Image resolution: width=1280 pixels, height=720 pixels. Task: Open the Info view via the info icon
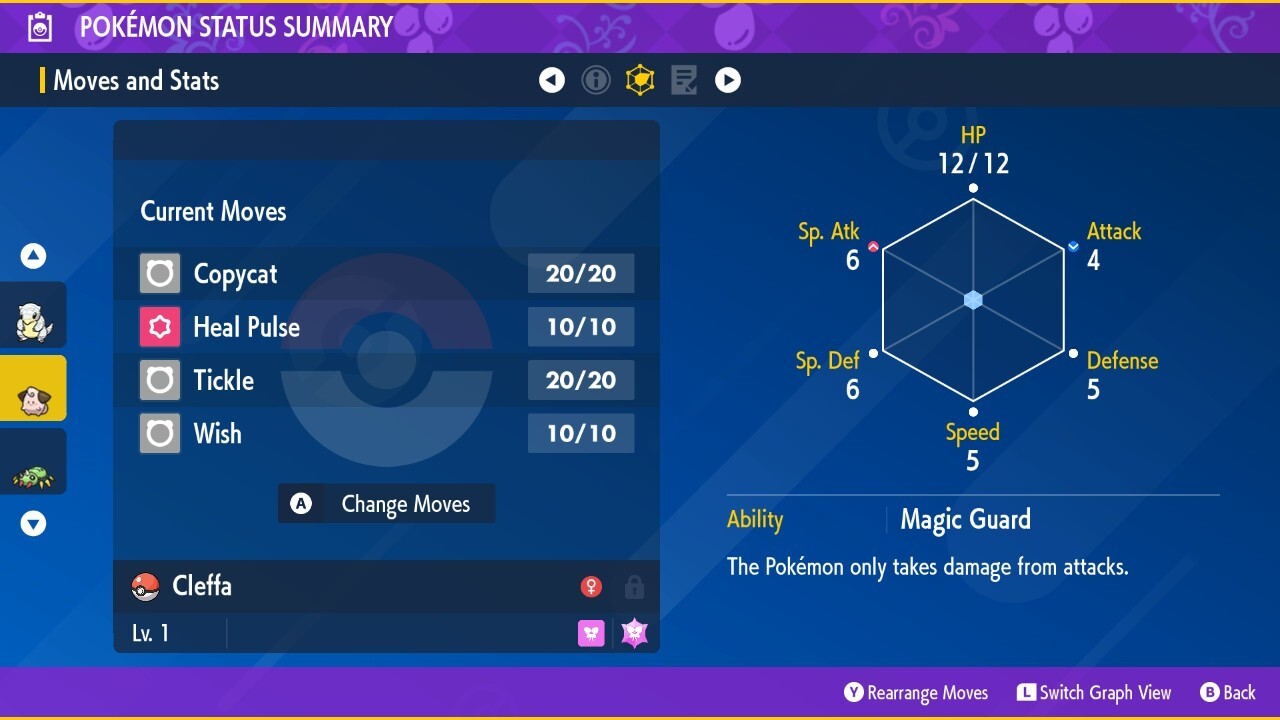click(x=596, y=80)
